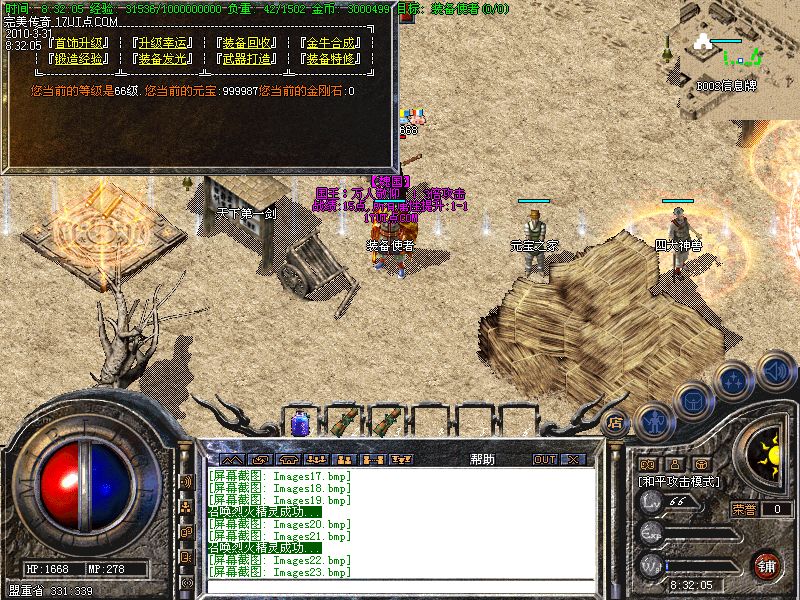The height and width of the screenshot is (600, 800).
Task: Open the 装备发光 entry
Action: point(161,59)
